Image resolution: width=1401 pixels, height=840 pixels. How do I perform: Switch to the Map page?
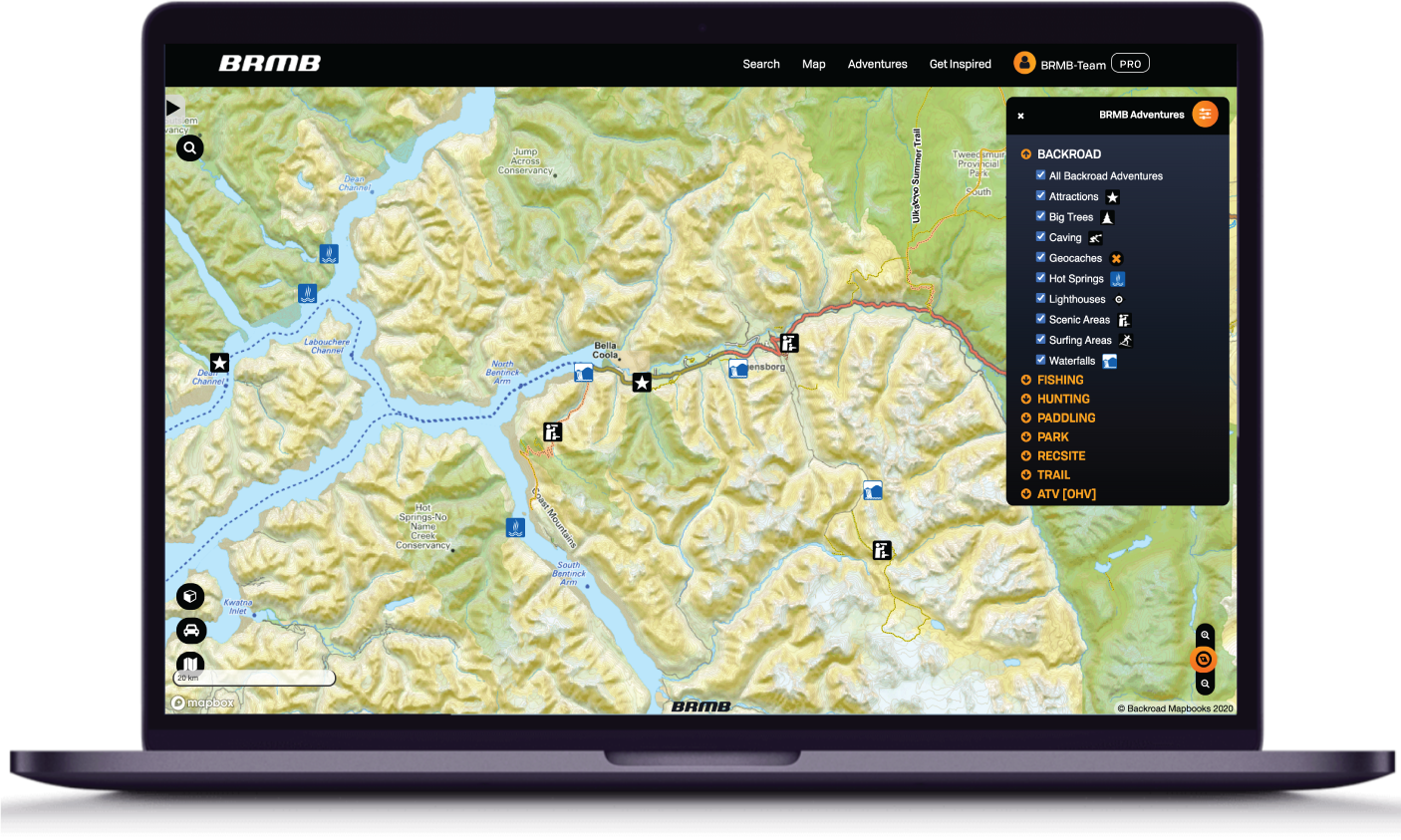pos(813,63)
